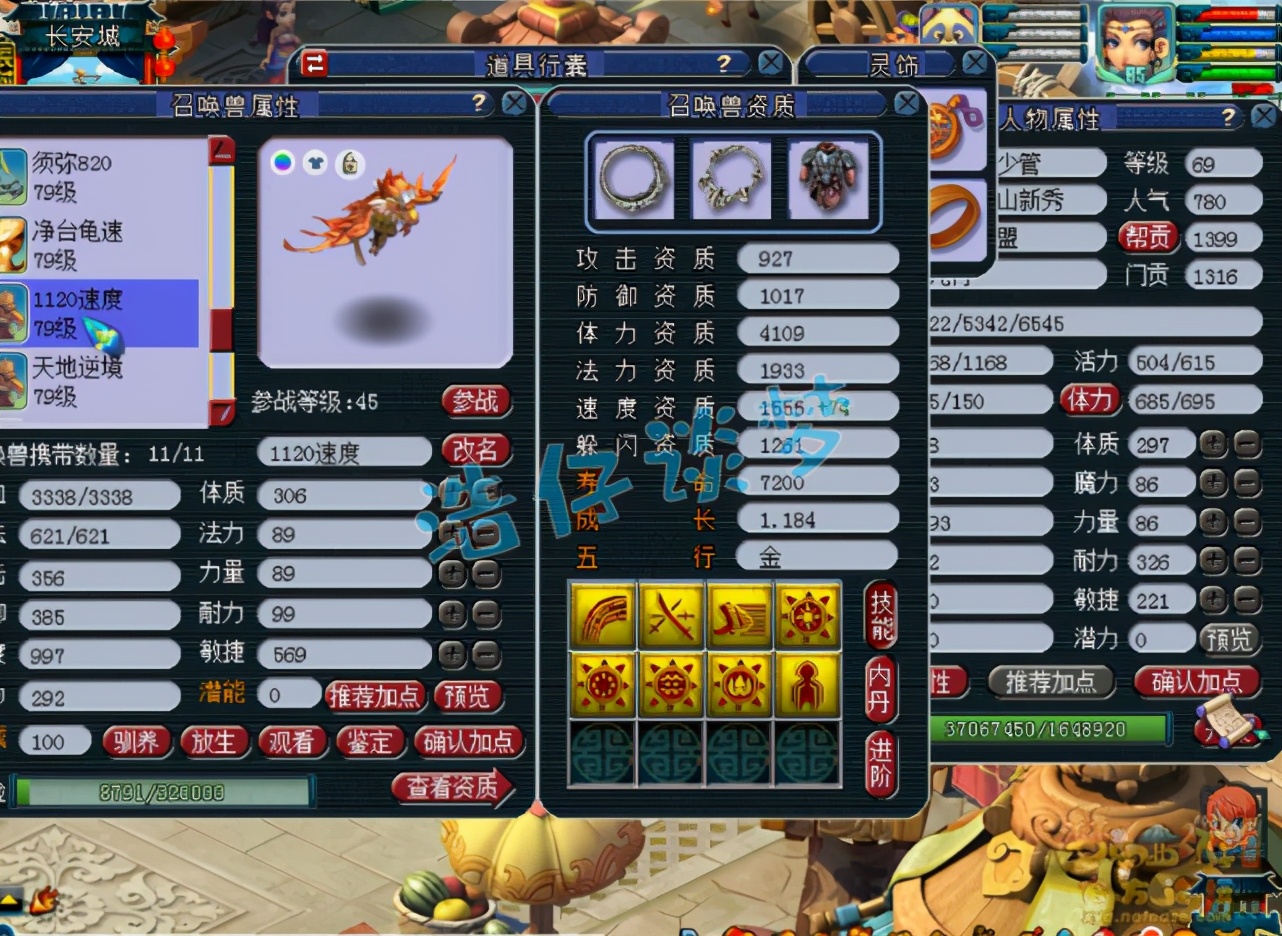Image resolution: width=1282 pixels, height=936 pixels.
Task: Open 推荐加点 for the summoned beast
Action: click(x=374, y=696)
